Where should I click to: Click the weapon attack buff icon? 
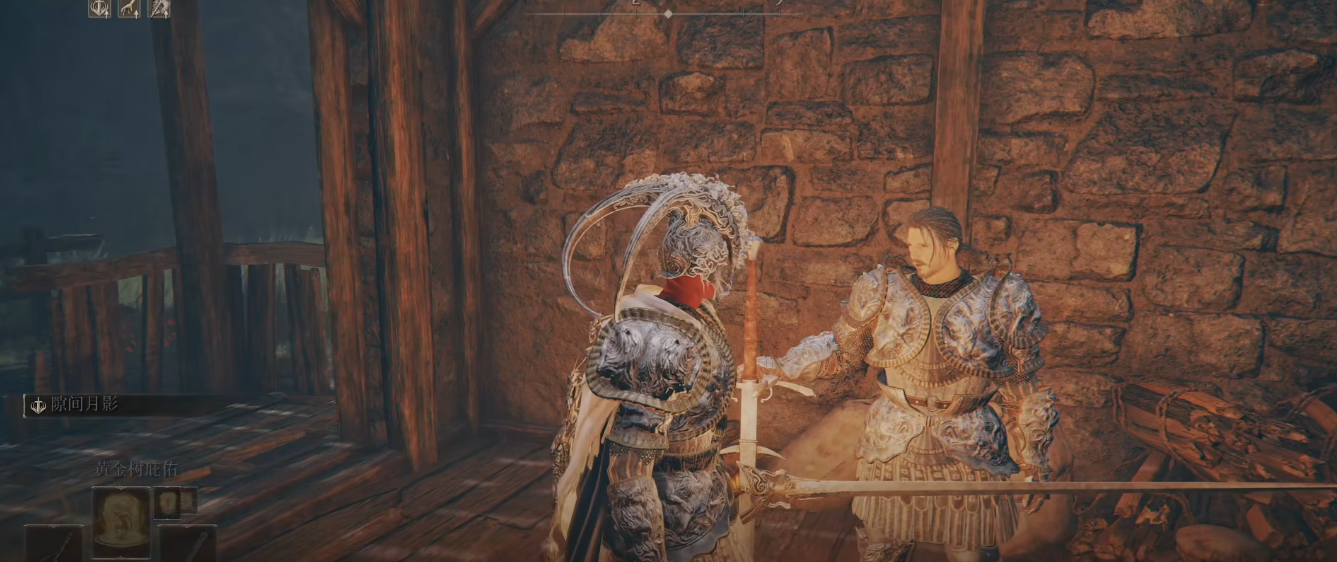[x=159, y=9]
